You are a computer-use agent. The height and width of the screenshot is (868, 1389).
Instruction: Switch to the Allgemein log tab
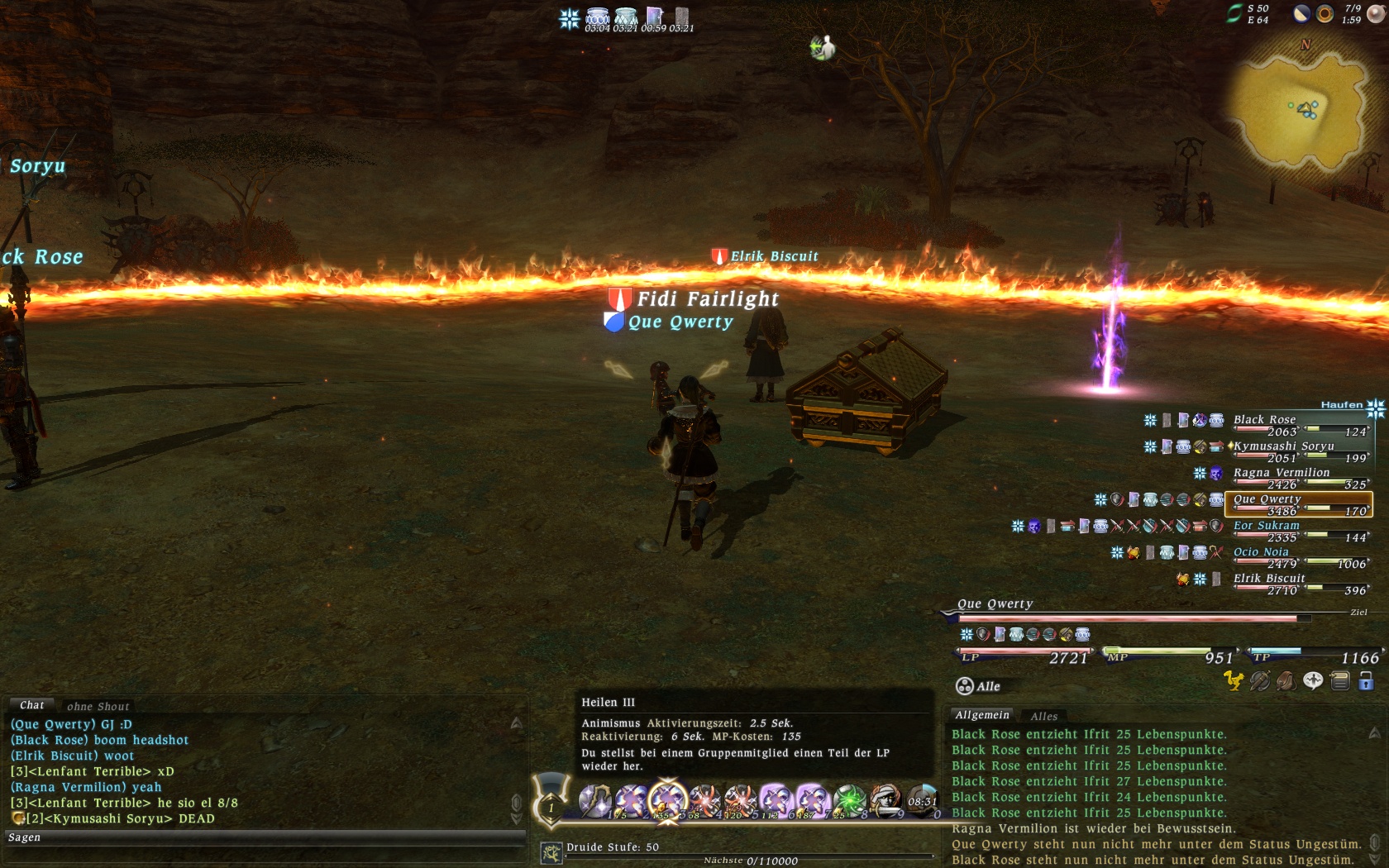coord(982,715)
